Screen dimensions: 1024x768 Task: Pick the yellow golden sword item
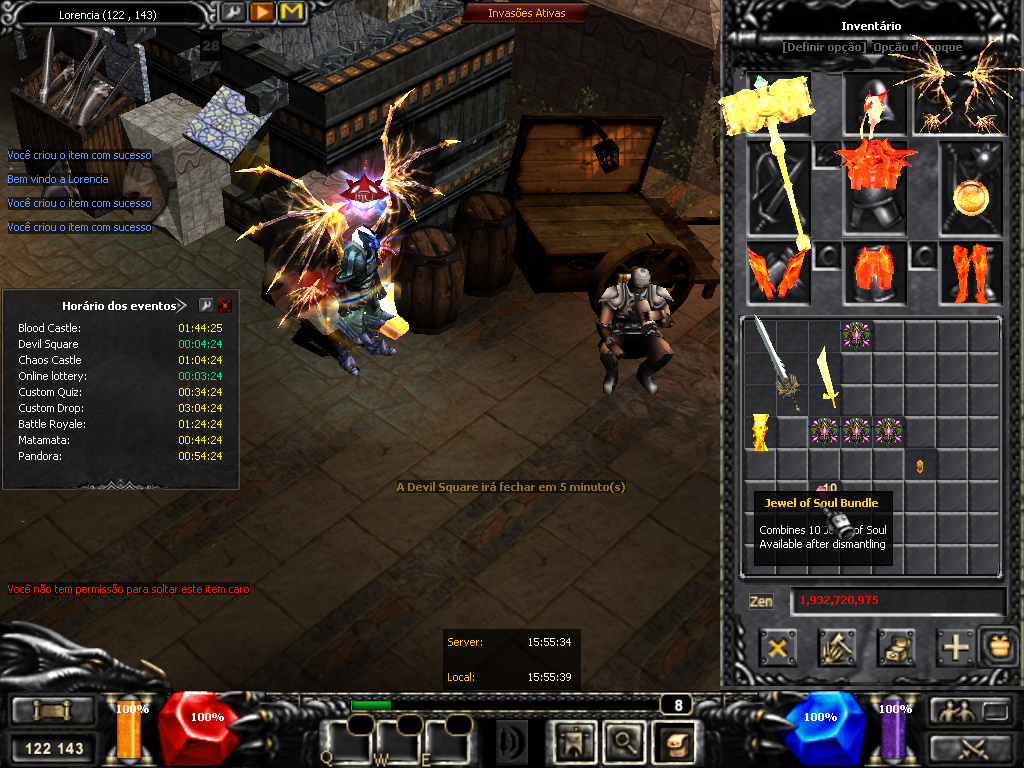pos(827,375)
